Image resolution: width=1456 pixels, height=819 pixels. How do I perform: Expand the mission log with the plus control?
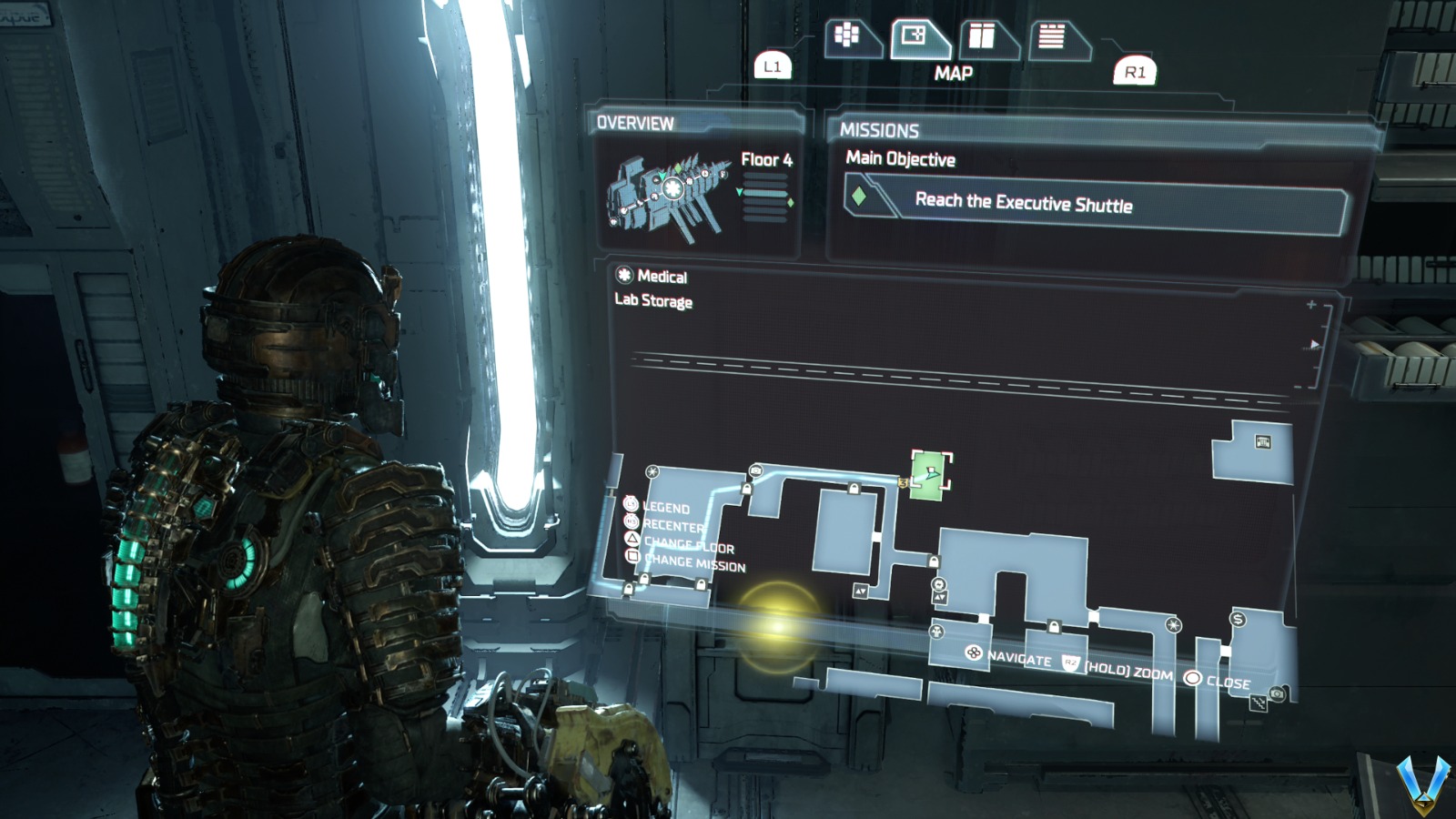coord(1310,305)
